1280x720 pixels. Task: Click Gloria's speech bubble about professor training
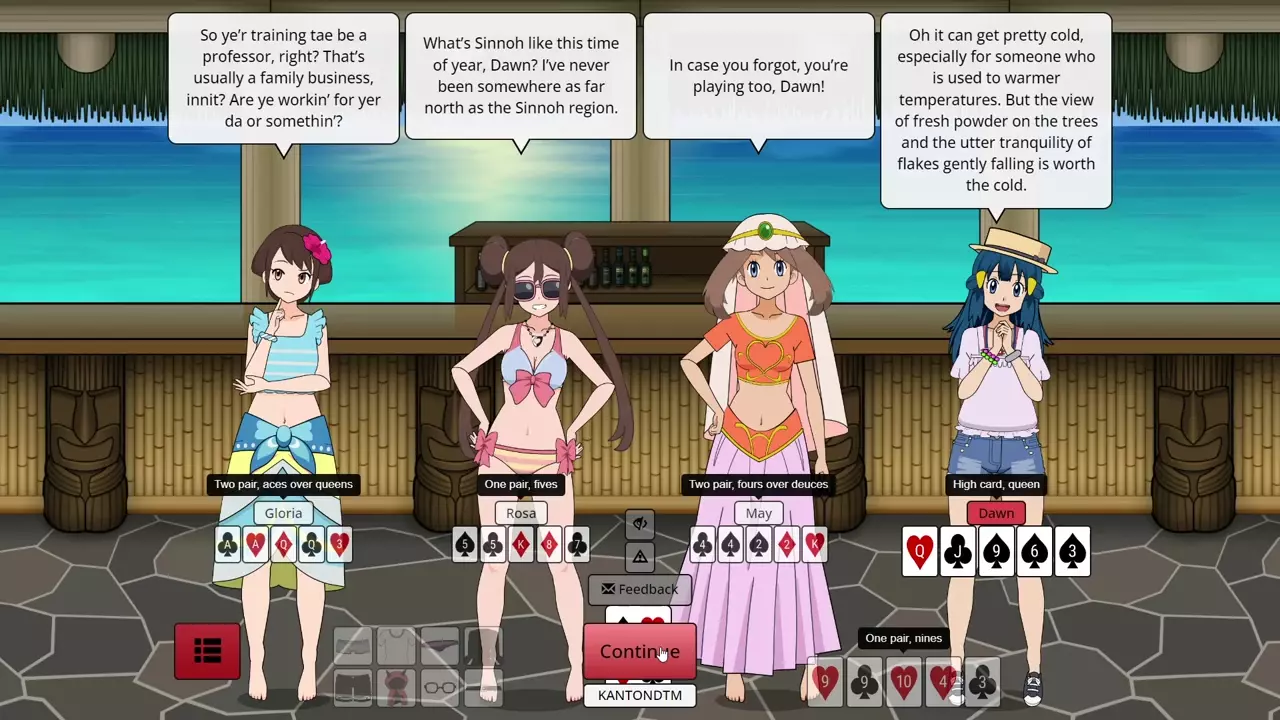[x=283, y=78]
